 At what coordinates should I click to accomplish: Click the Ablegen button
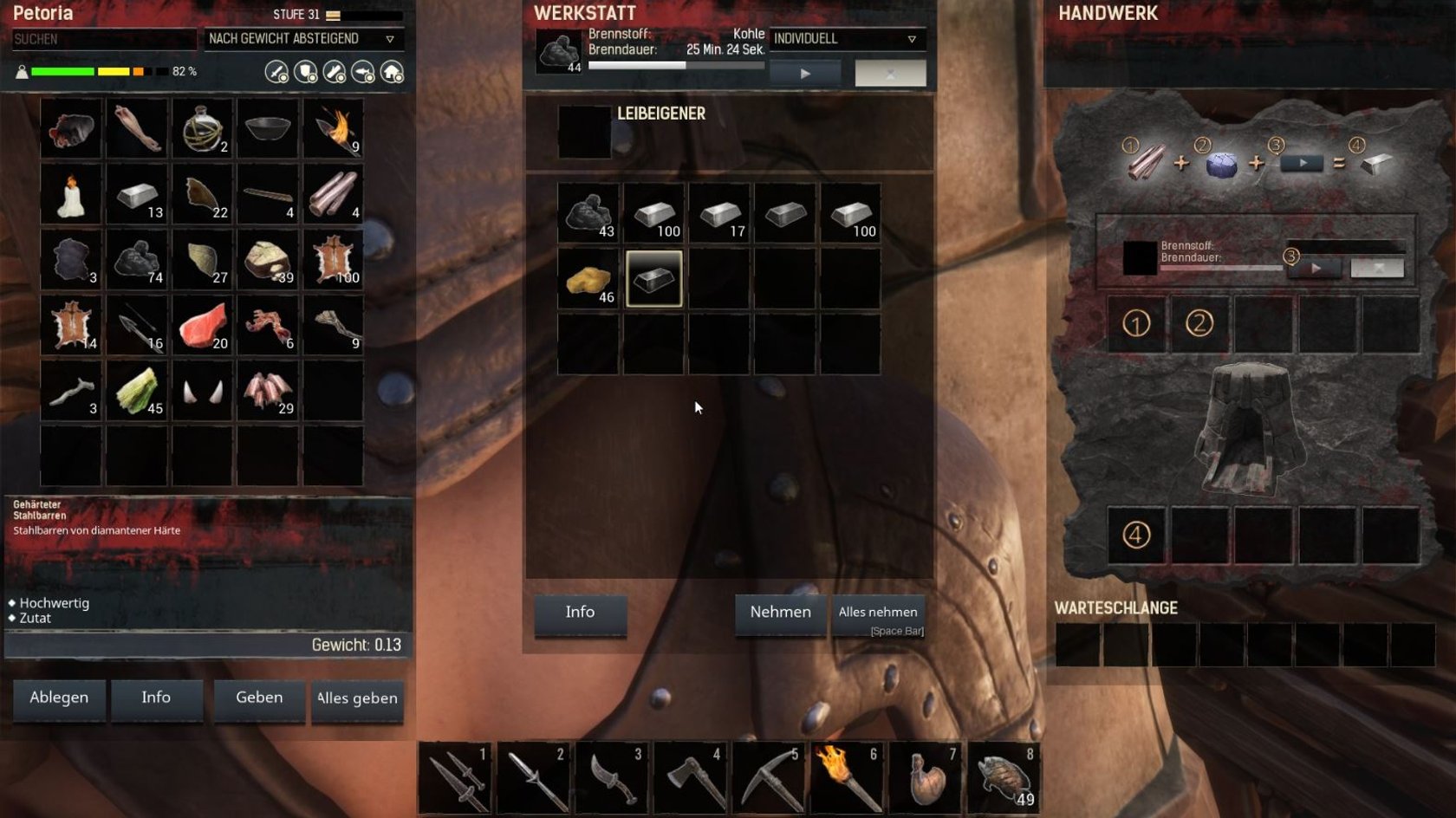coord(59,698)
